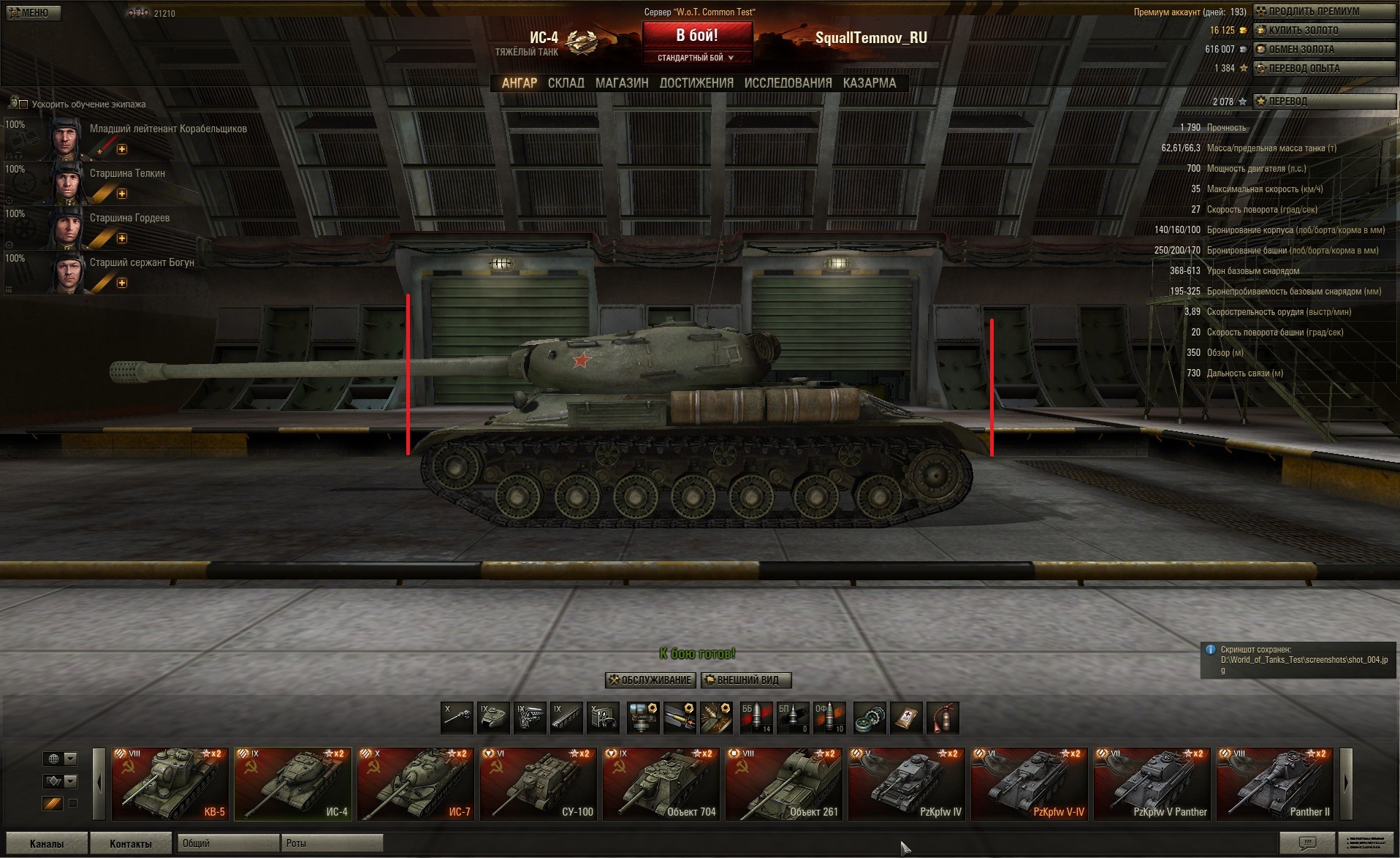Open the МАГАЗИН tab
This screenshot has width=1400, height=858.
pyautogui.click(x=622, y=83)
